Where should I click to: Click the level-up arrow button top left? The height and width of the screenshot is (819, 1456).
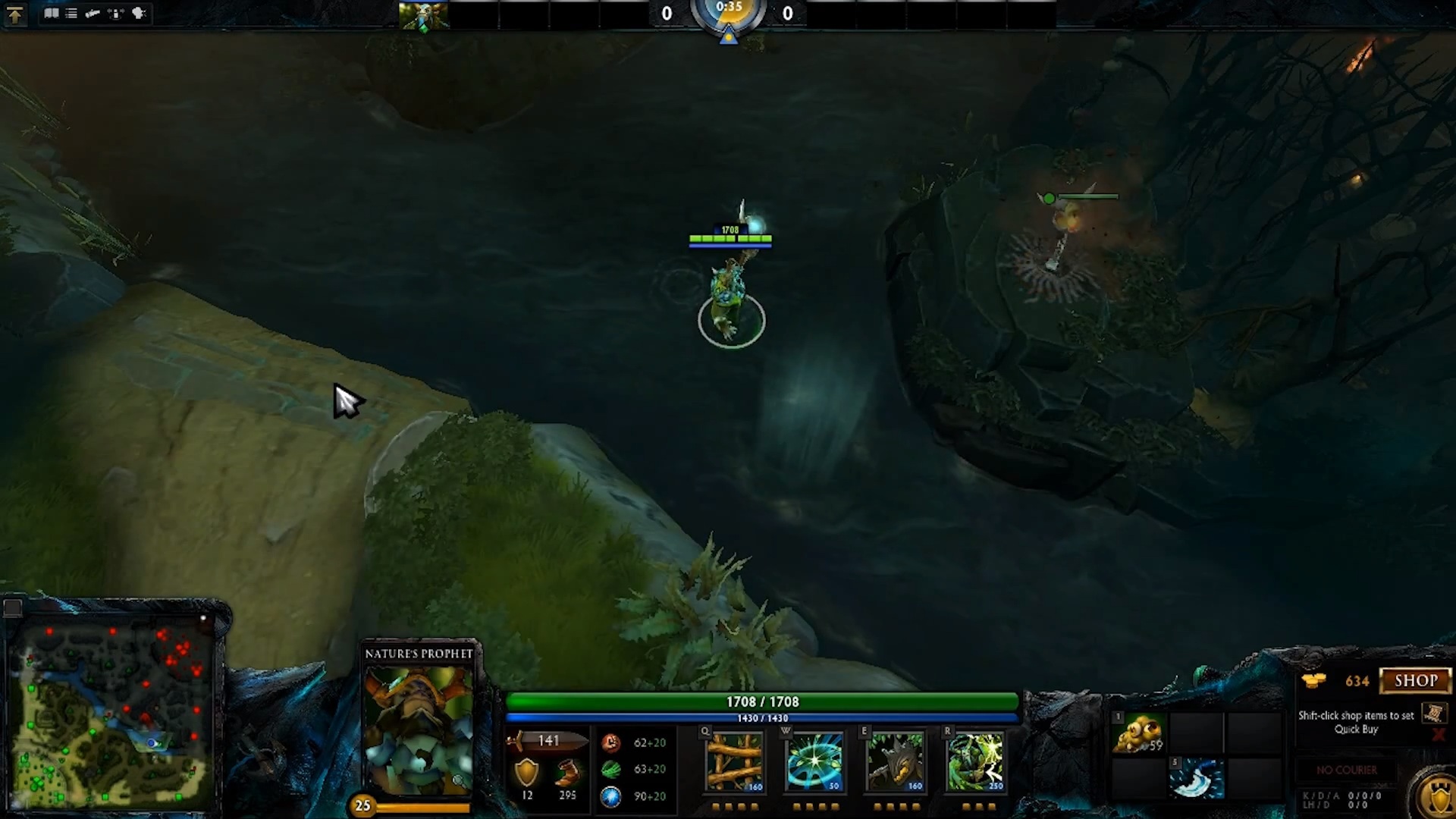[x=17, y=14]
